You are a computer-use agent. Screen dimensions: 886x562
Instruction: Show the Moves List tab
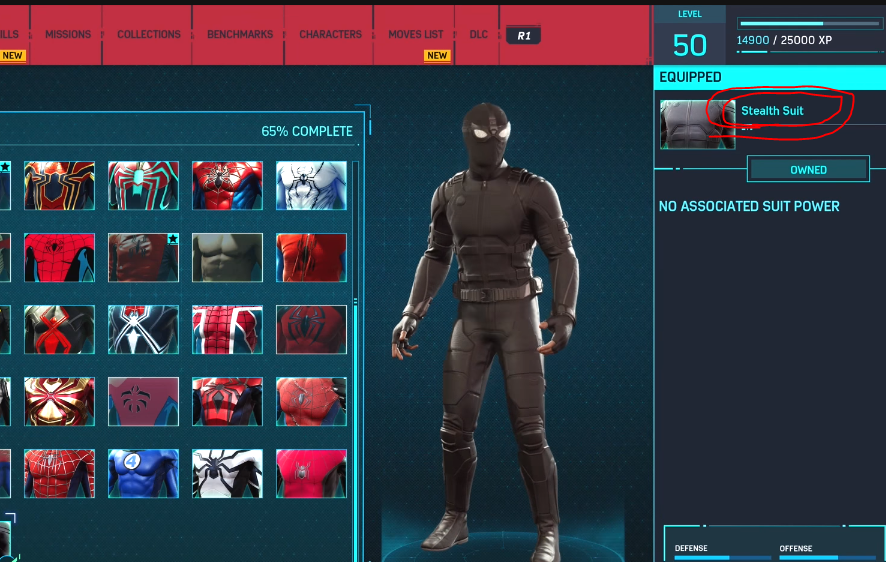(x=416, y=34)
